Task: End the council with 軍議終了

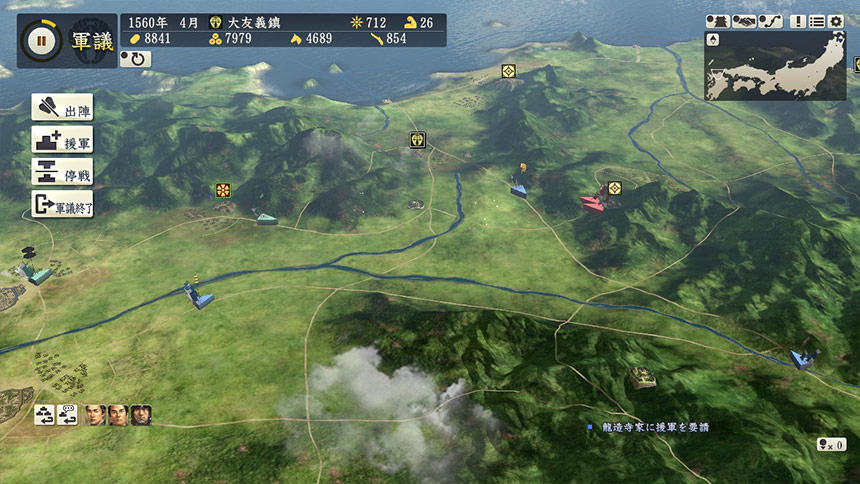Action: (x=62, y=205)
